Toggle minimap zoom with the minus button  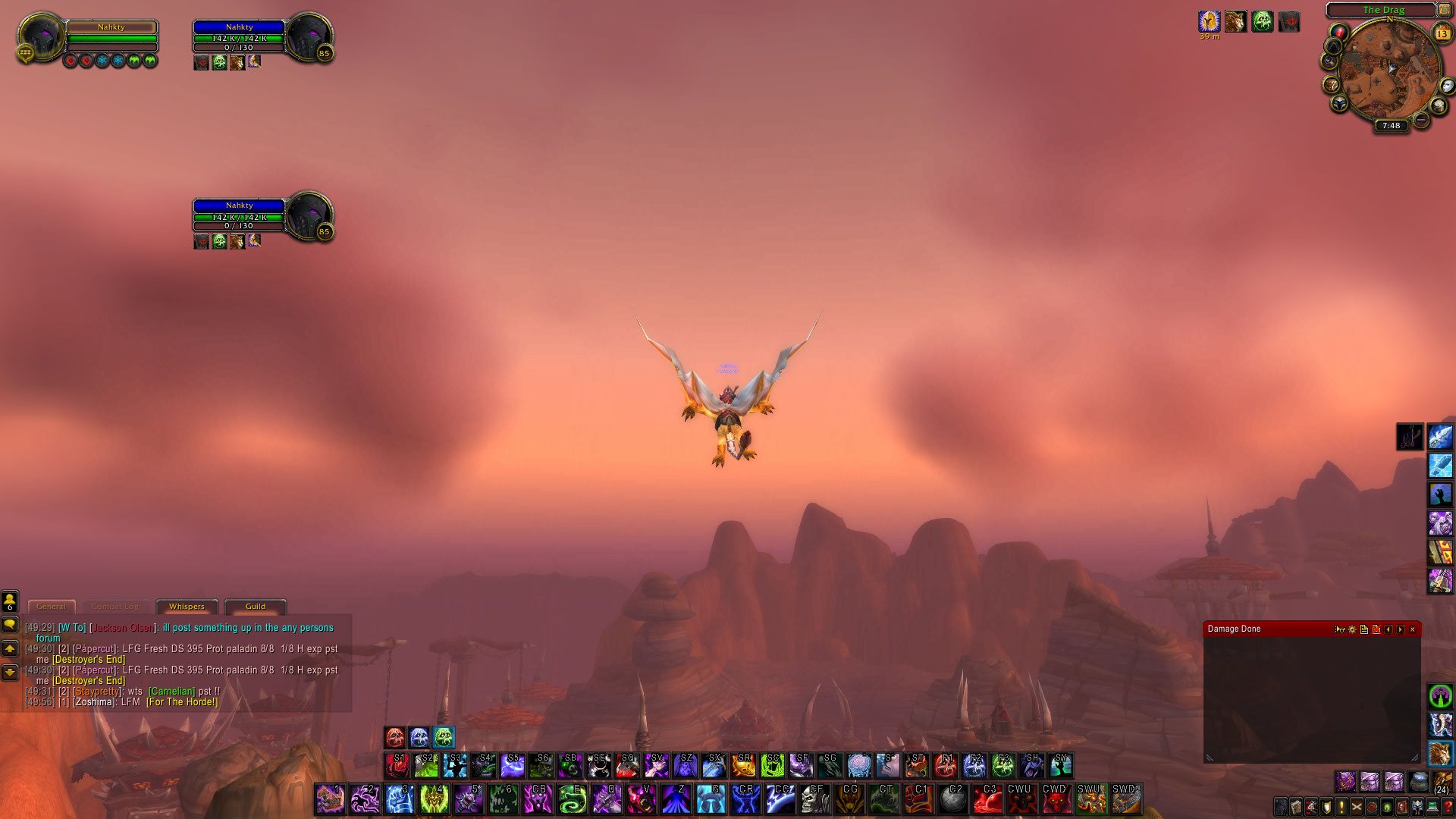pos(1421,119)
